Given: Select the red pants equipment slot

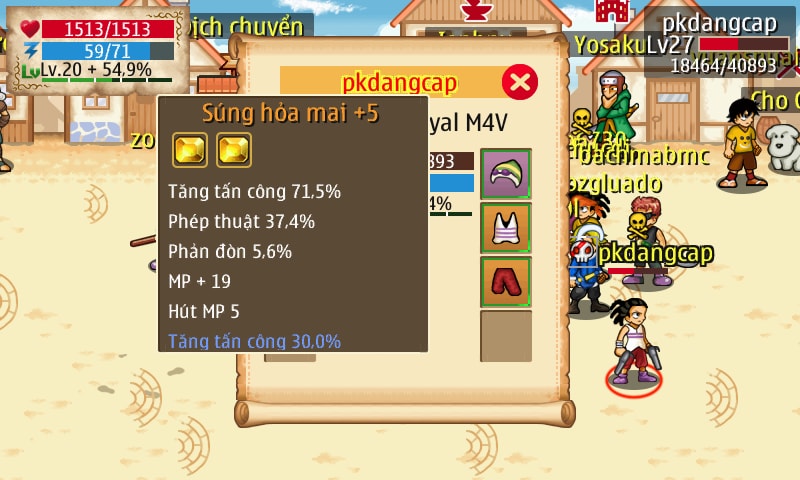Looking at the screenshot, I should (x=506, y=282).
